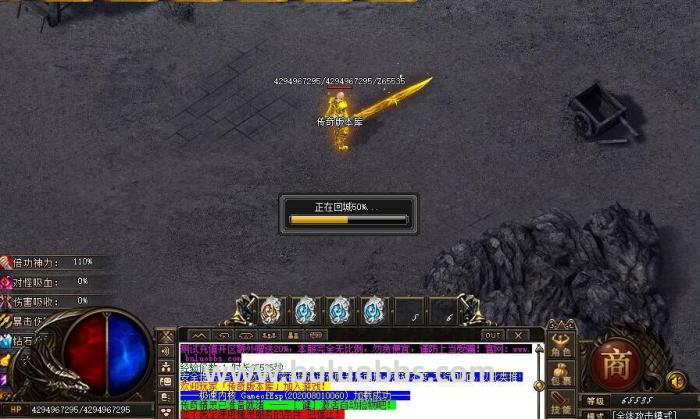Open the 技能 skills panel
This screenshot has width=700, height=419.
(x=561, y=406)
